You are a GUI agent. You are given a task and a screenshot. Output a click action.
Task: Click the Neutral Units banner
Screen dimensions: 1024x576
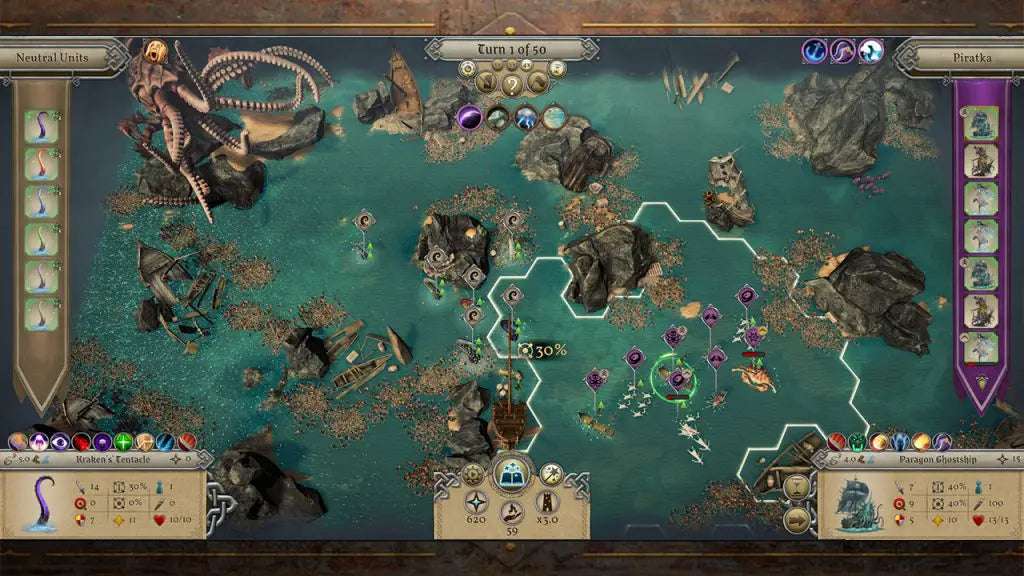[x=52, y=57]
